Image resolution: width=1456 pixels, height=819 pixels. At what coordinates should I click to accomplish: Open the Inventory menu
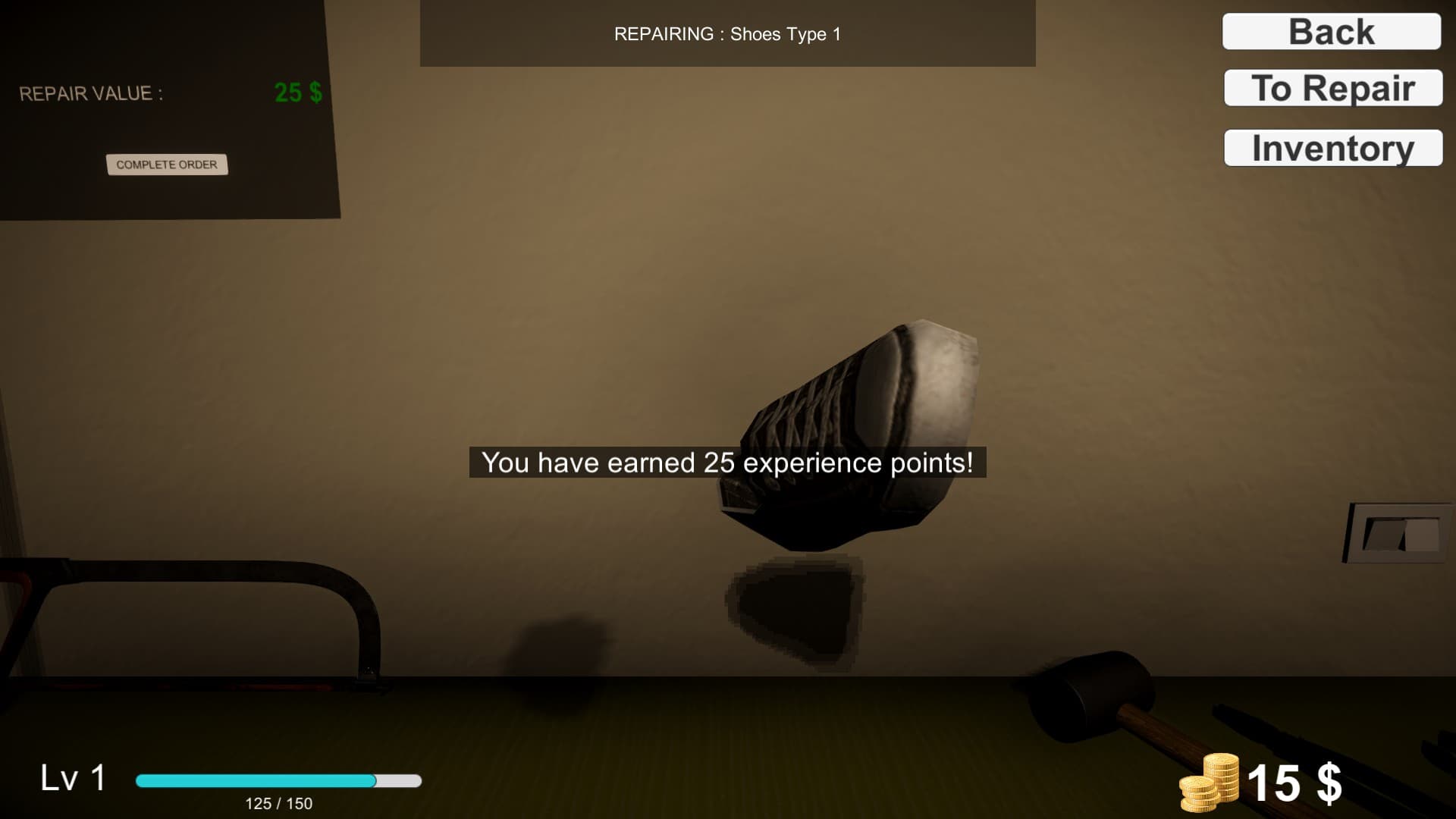click(1332, 148)
